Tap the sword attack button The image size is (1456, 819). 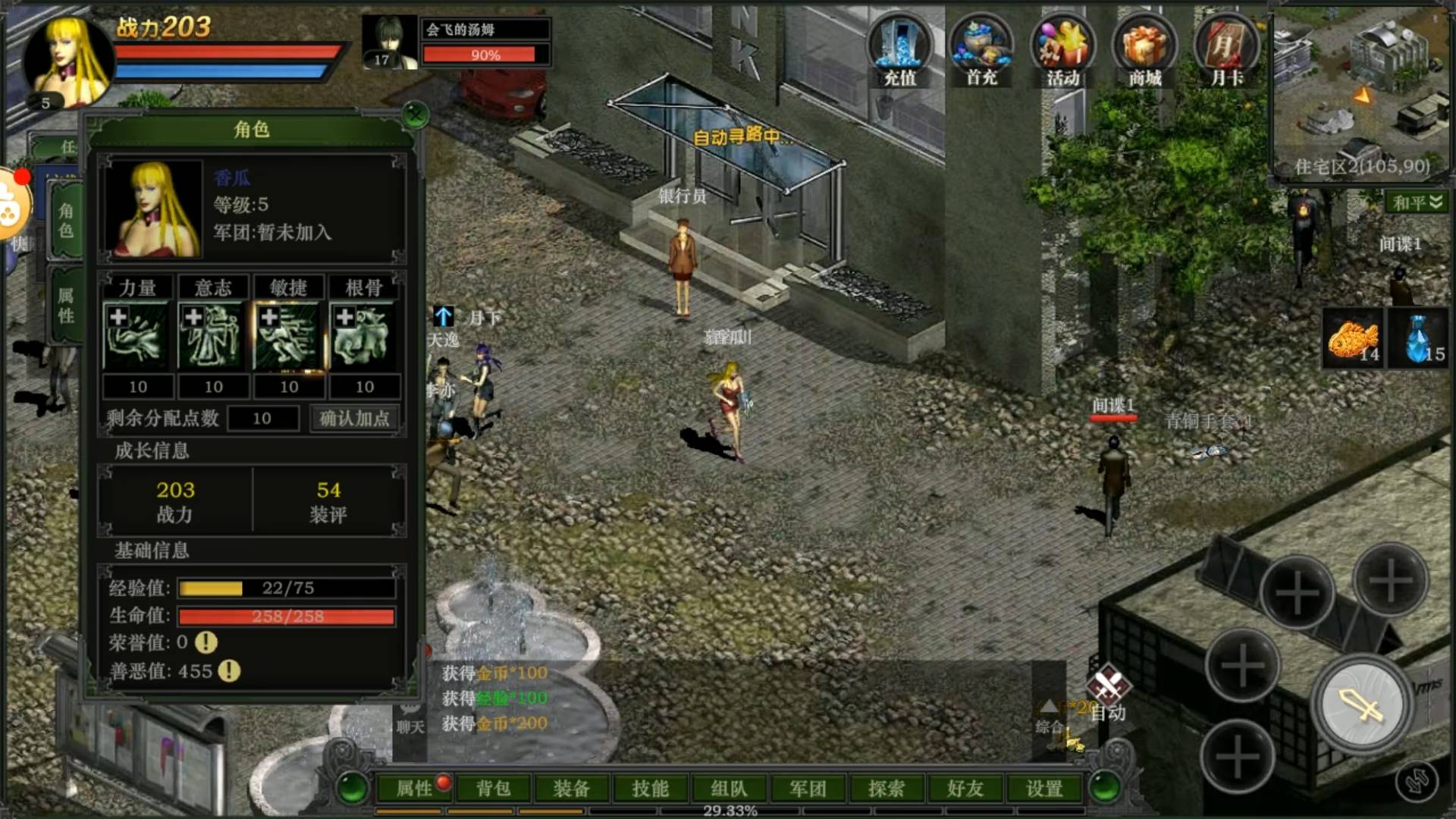click(x=1362, y=705)
